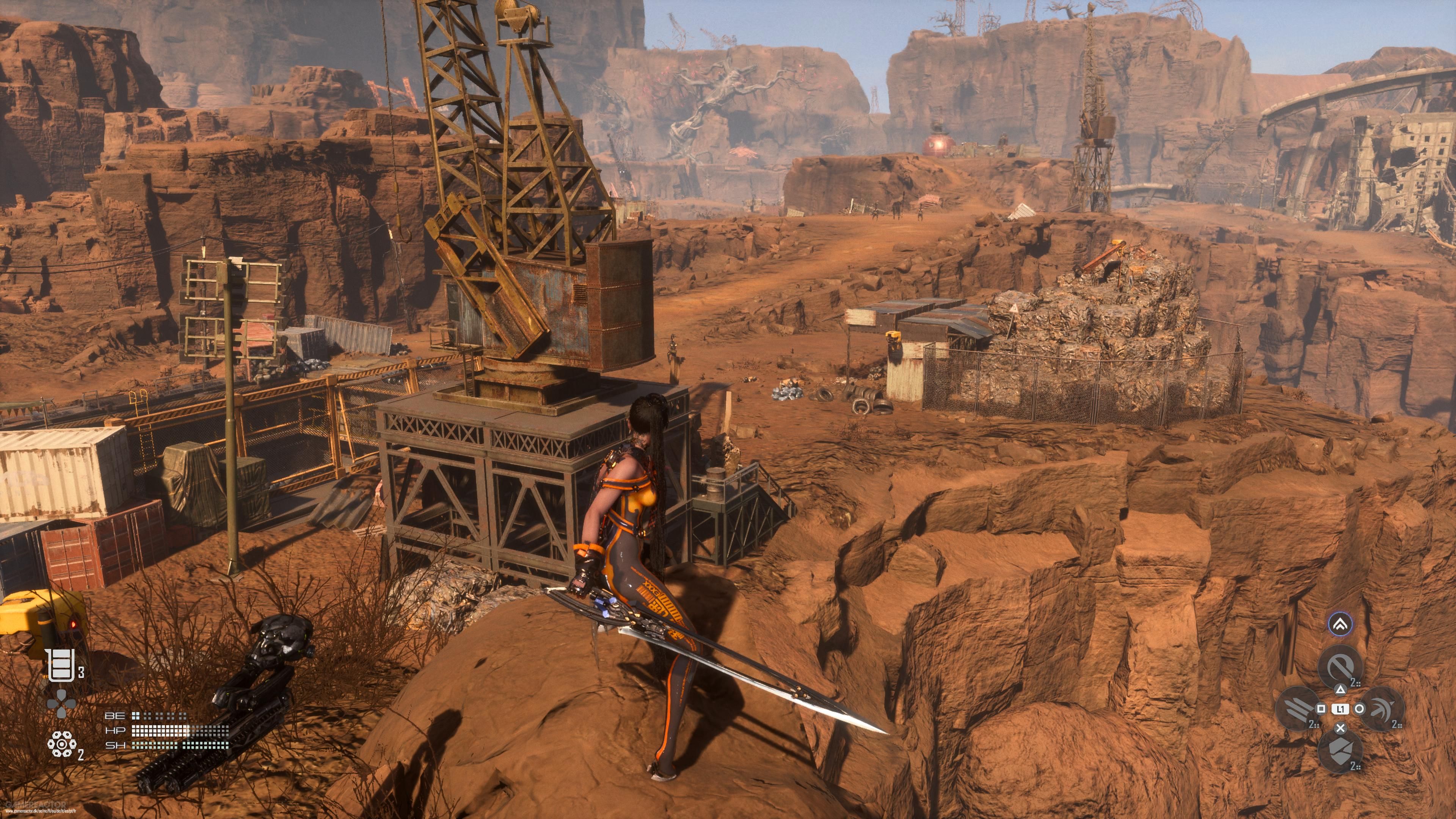This screenshot has height=819, width=1456.
Task: Select the revolver-cylinder item icon
Action: [x=61, y=744]
